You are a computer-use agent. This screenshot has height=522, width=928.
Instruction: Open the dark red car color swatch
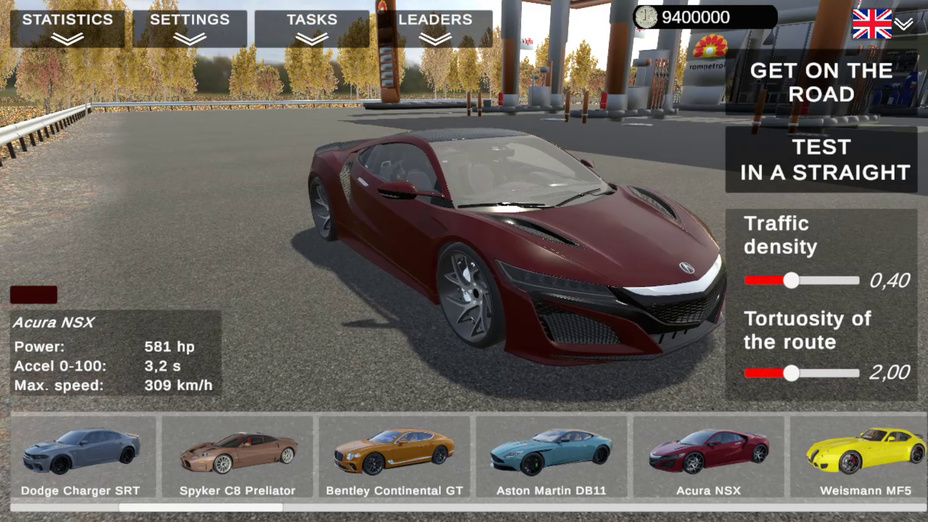pos(34,295)
